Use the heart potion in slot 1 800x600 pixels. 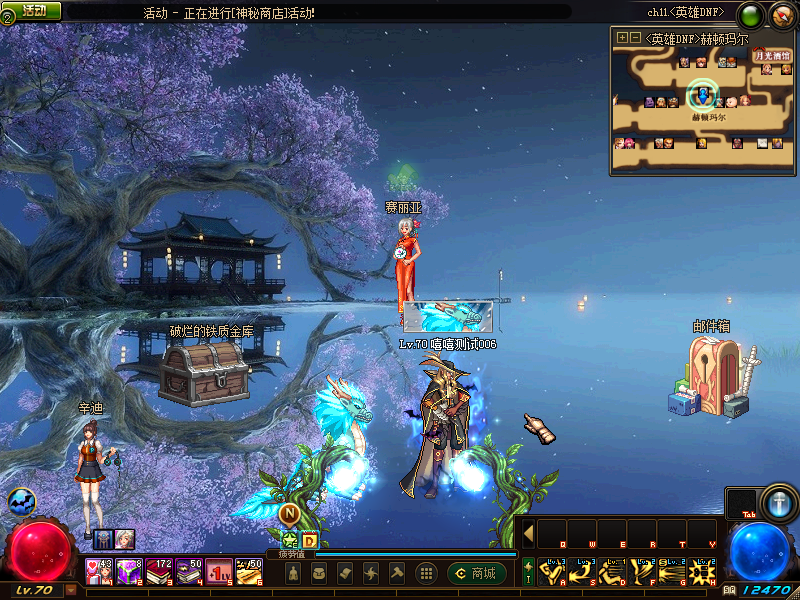pyautogui.click(x=98, y=572)
